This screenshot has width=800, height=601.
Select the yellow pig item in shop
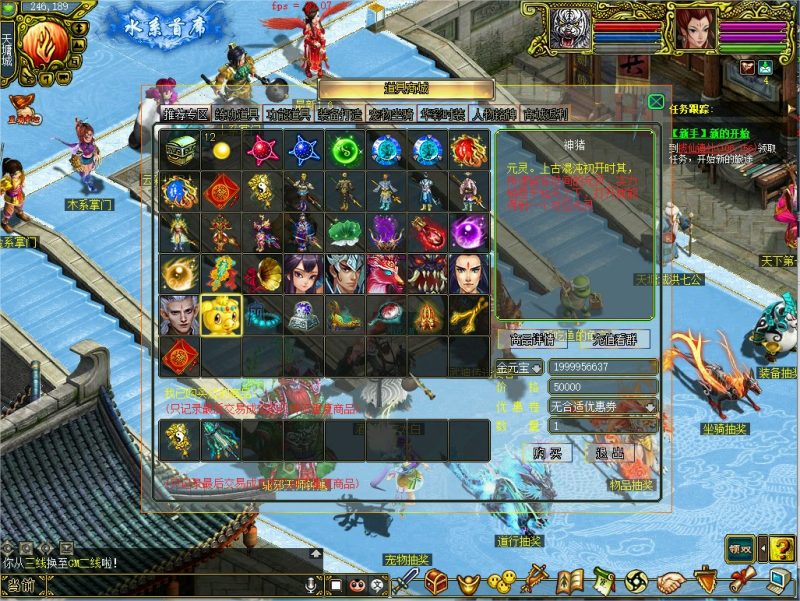221,315
